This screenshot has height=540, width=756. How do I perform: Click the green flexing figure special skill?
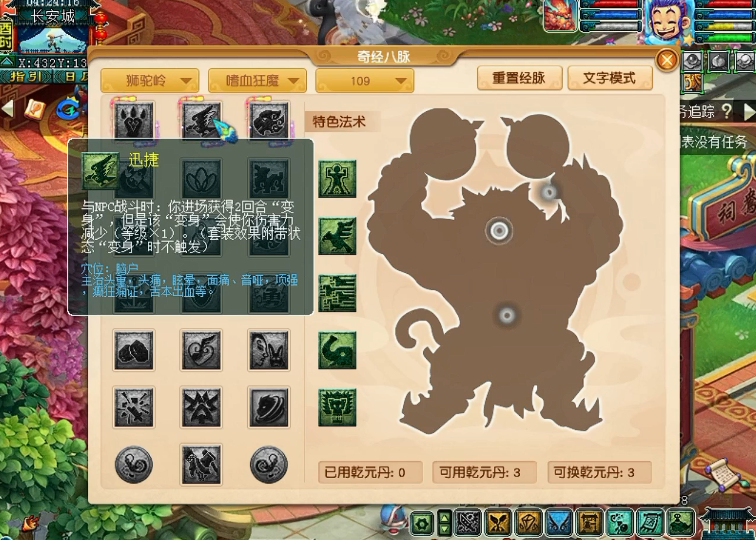(337, 179)
